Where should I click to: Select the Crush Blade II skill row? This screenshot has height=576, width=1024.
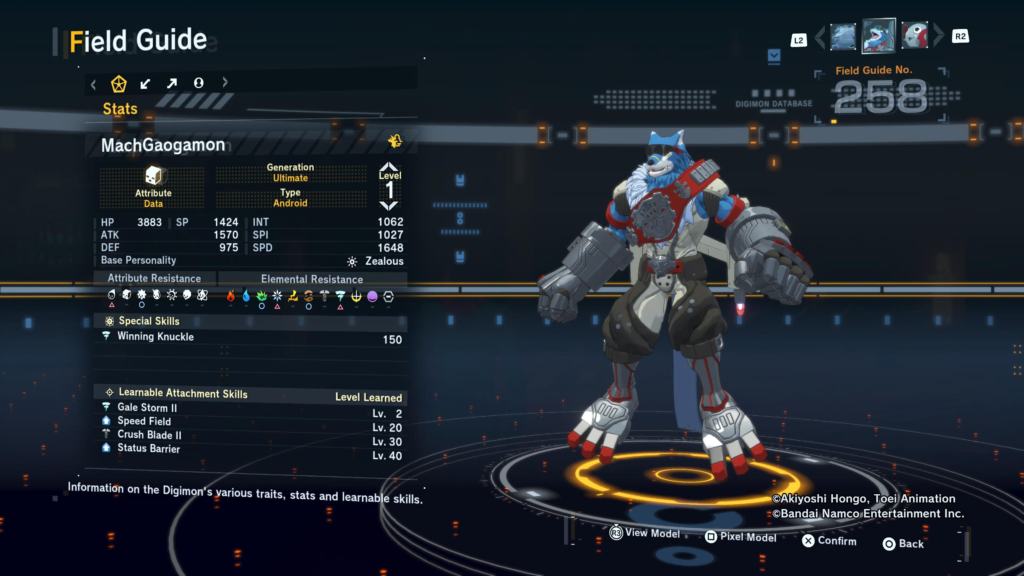pyautogui.click(x=252, y=436)
